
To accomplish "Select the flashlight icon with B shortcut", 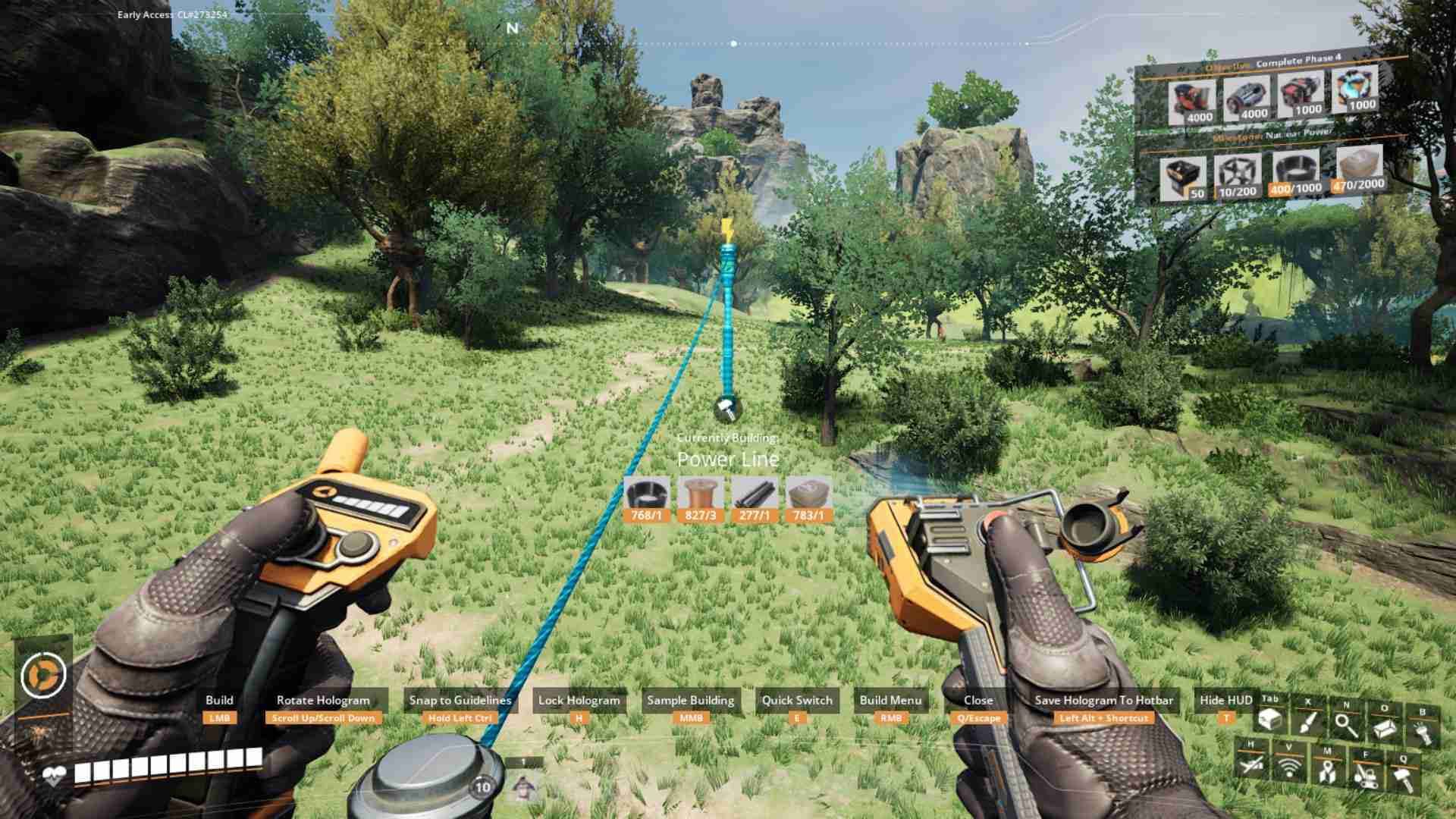I will [1423, 731].
